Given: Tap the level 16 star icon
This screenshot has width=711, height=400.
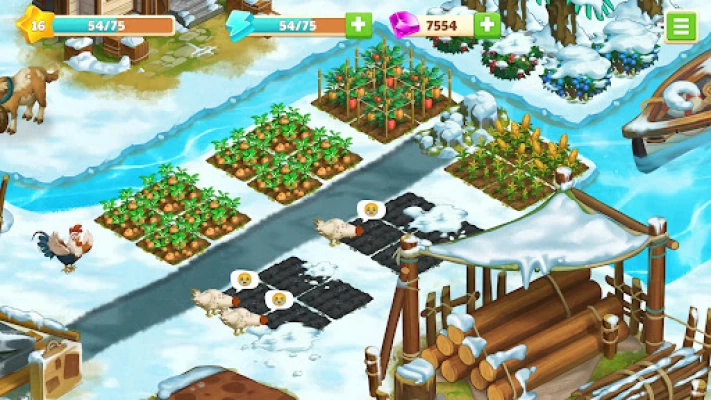Looking at the screenshot, I should (x=33, y=25).
